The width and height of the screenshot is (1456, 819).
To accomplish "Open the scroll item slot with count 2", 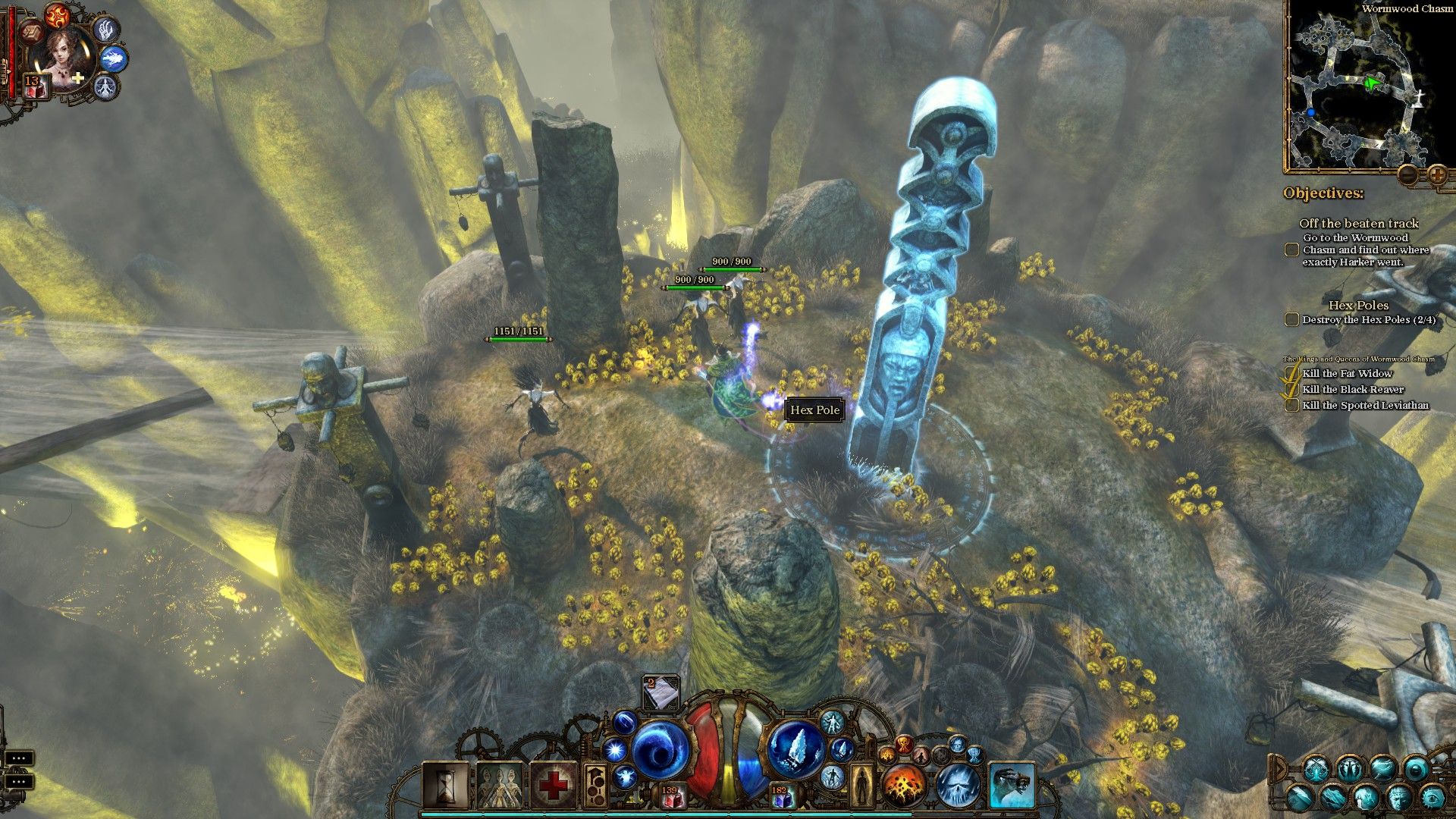I will [661, 692].
